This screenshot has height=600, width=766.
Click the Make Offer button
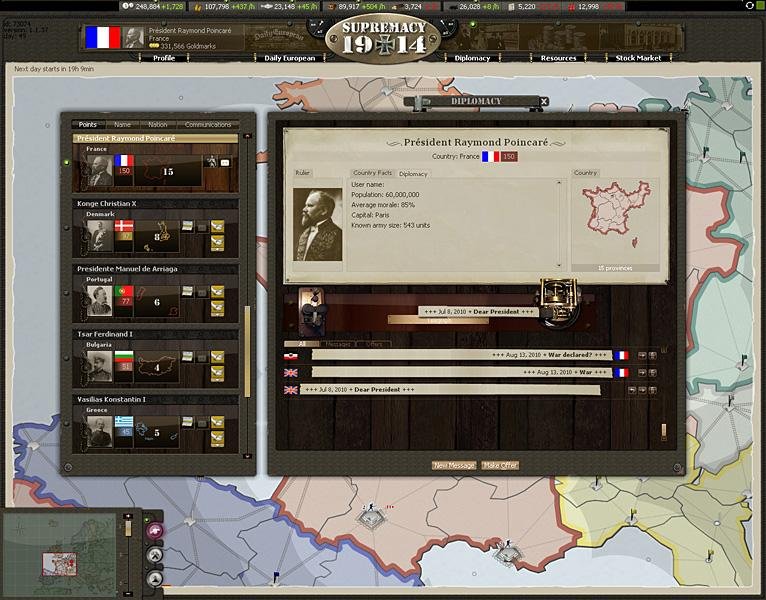pos(500,465)
